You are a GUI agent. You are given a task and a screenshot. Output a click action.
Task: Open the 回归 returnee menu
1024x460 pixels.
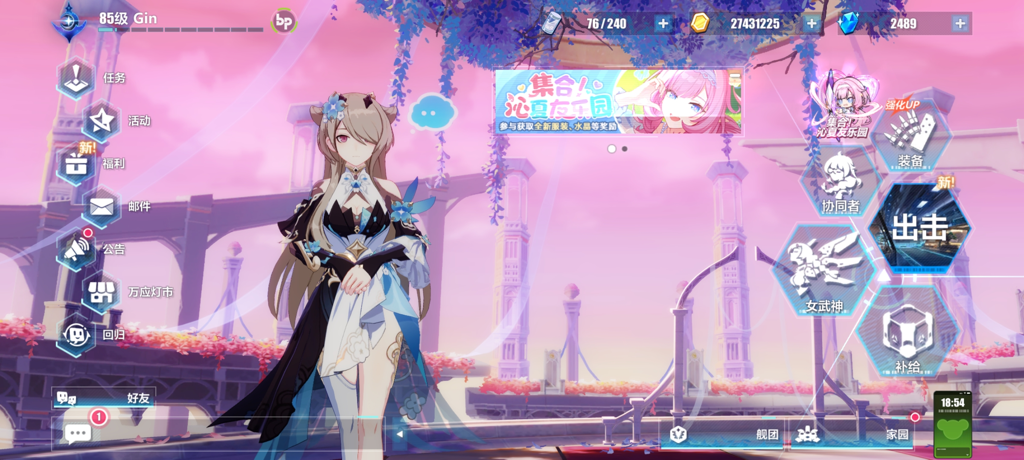(77, 334)
